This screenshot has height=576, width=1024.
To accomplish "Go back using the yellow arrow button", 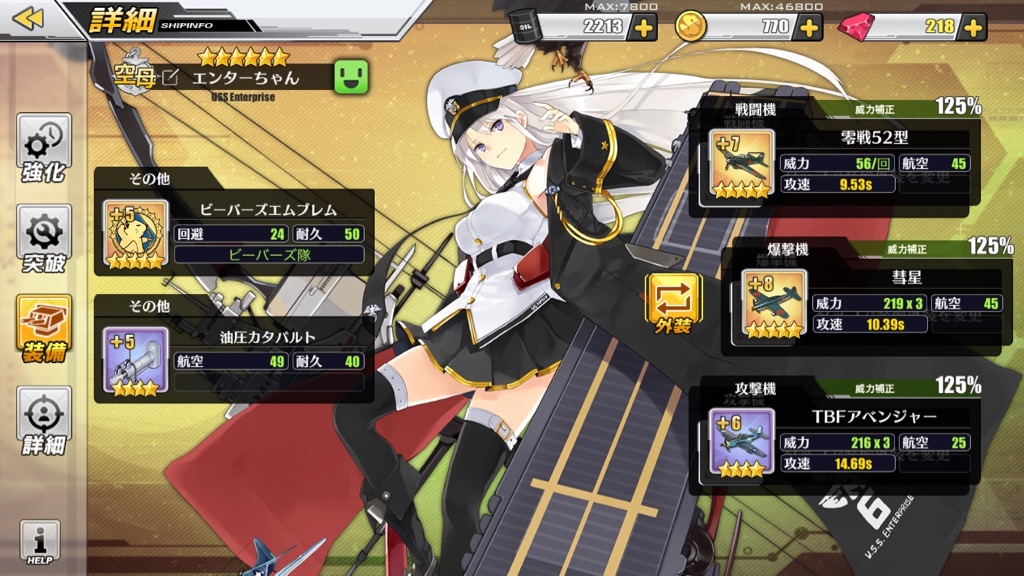I will 30,19.
